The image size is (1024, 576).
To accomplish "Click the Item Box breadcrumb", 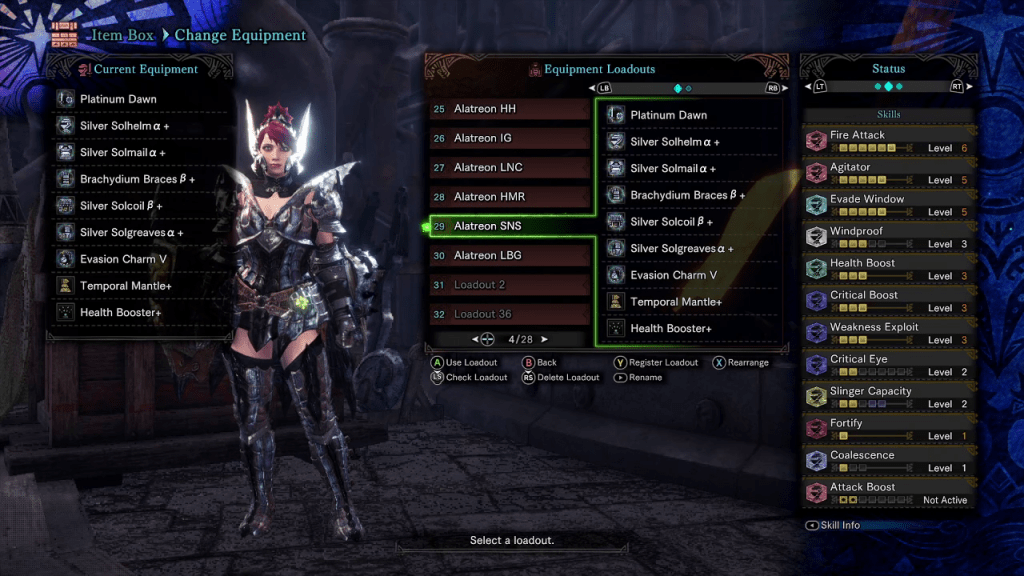I will [x=123, y=35].
